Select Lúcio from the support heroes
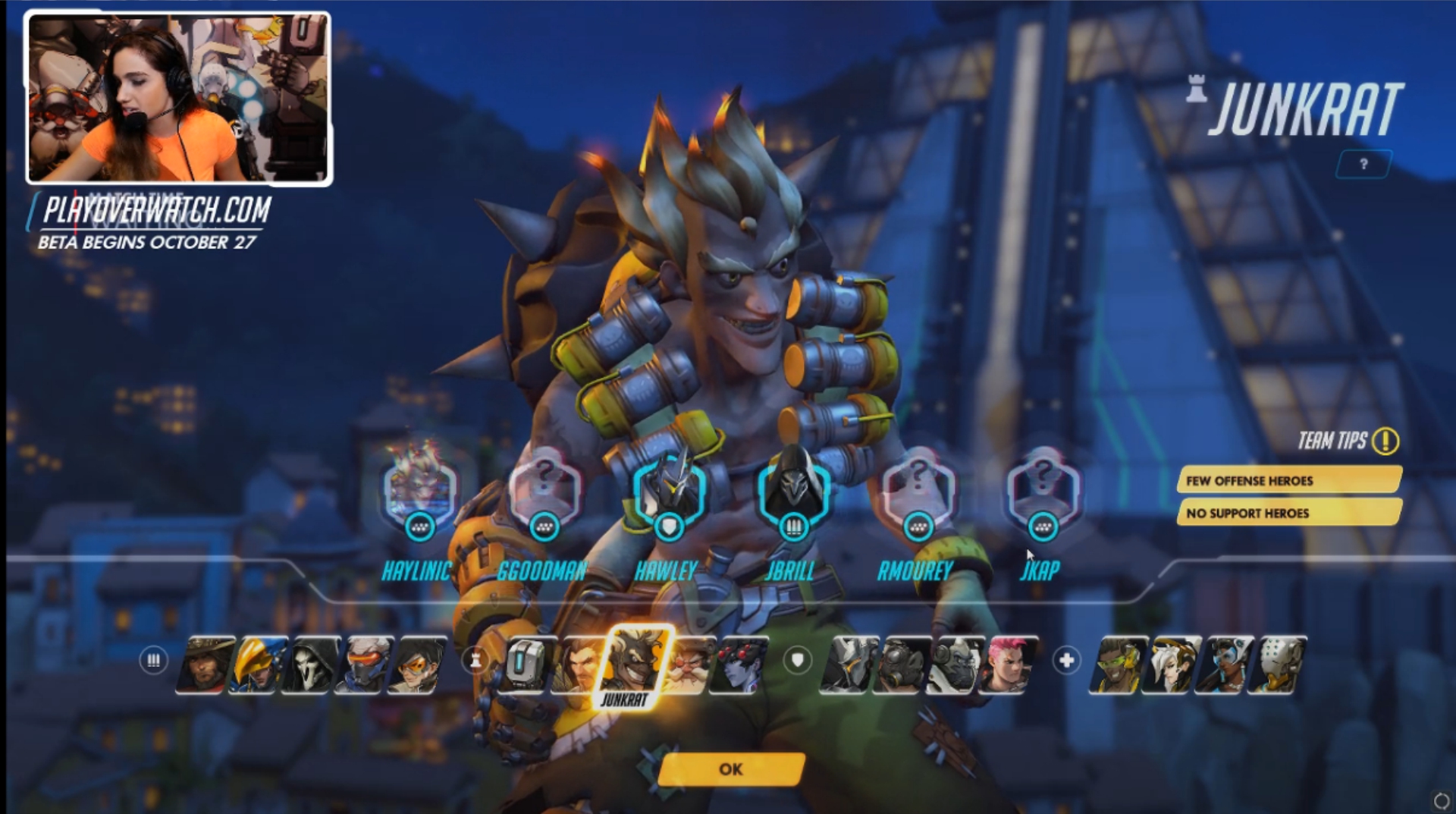Screen dimensions: 1456x814 click(x=1118, y=665)
